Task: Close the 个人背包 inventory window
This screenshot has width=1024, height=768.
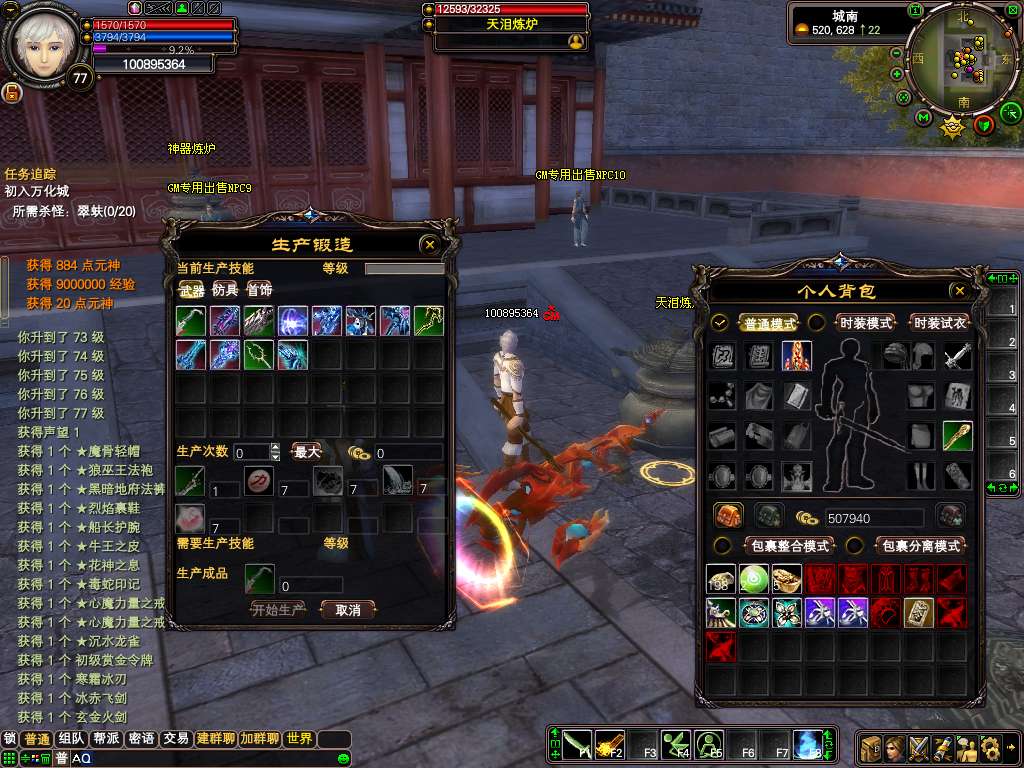Action: coord(960,291)
